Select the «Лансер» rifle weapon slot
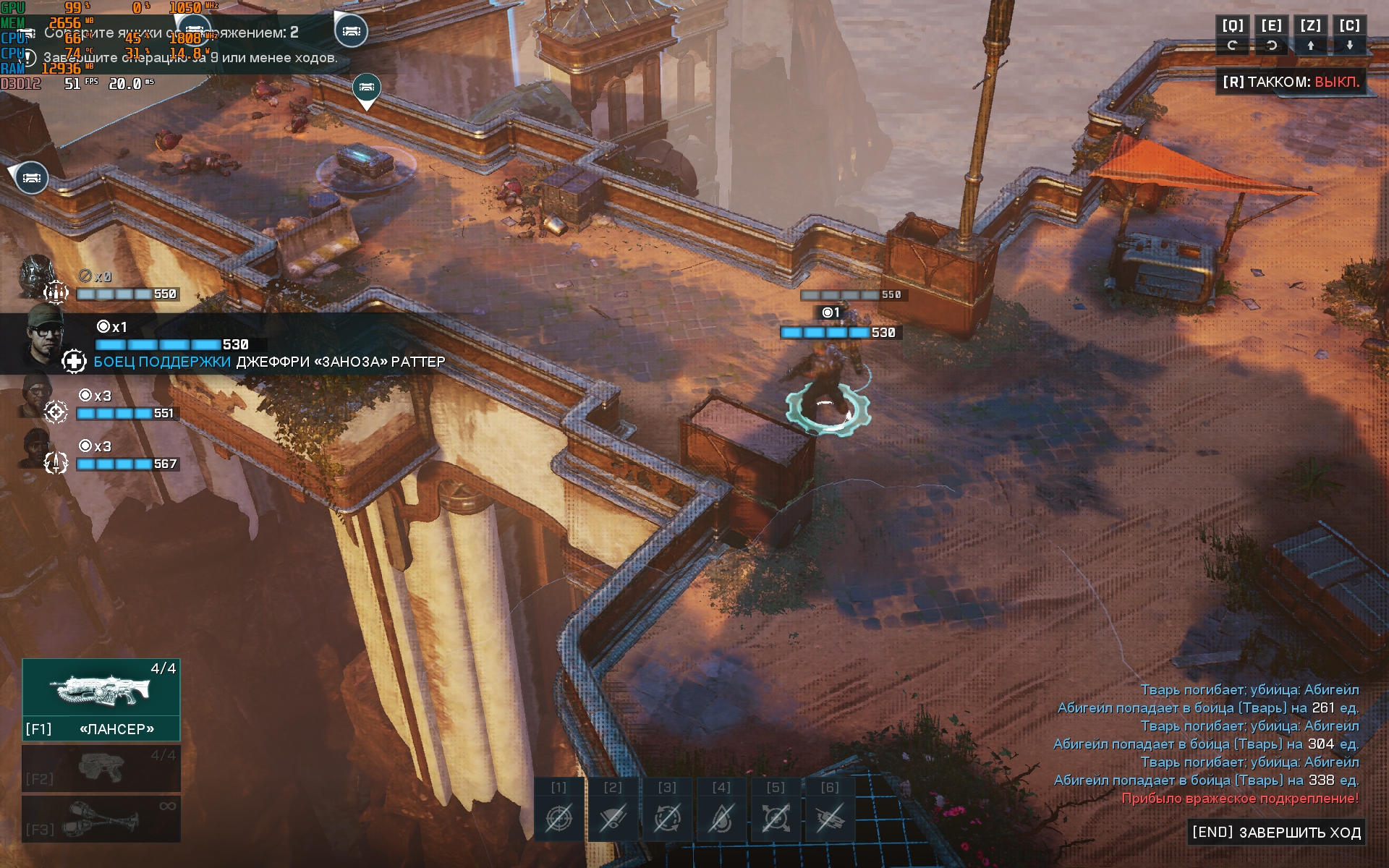1389x868 pixels. [x=101, y=699]
